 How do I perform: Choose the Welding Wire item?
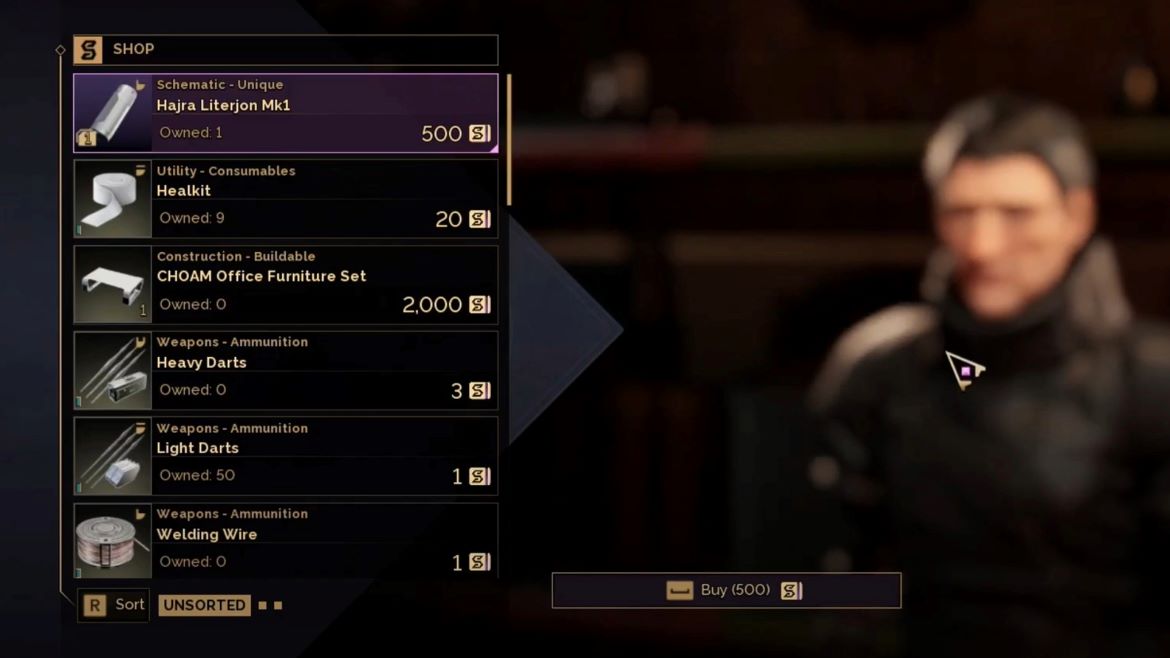coord(285,541)
